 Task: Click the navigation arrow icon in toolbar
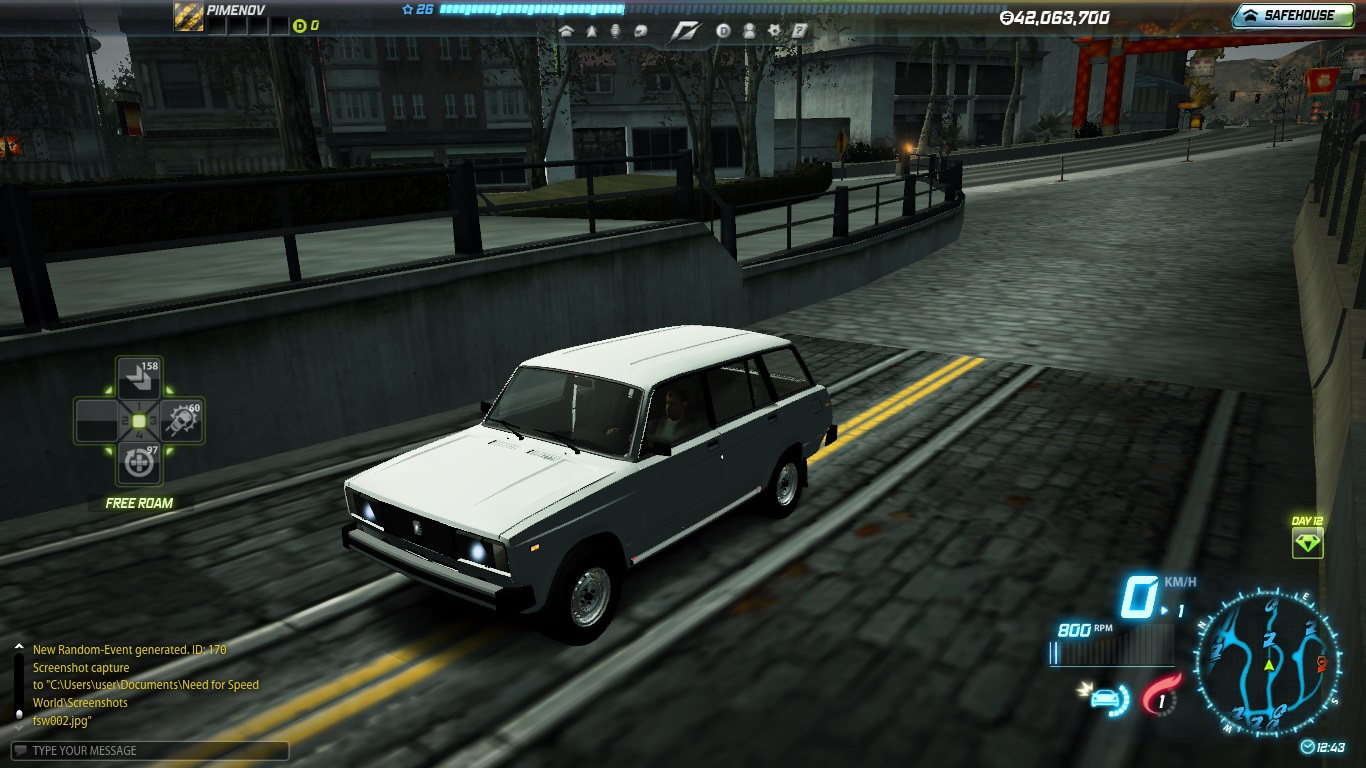591,31
